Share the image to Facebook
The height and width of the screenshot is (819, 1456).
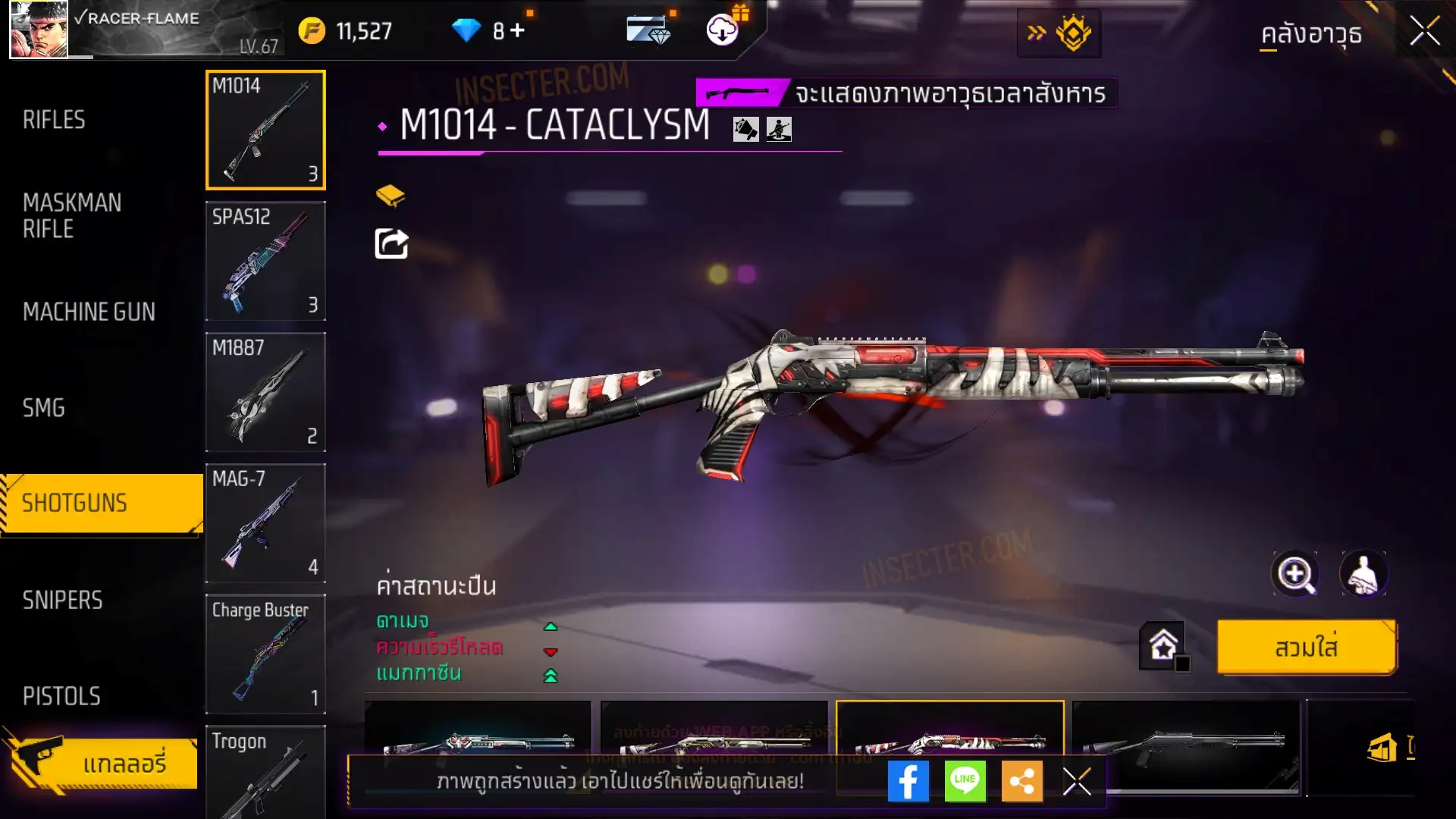click(908, 781)
